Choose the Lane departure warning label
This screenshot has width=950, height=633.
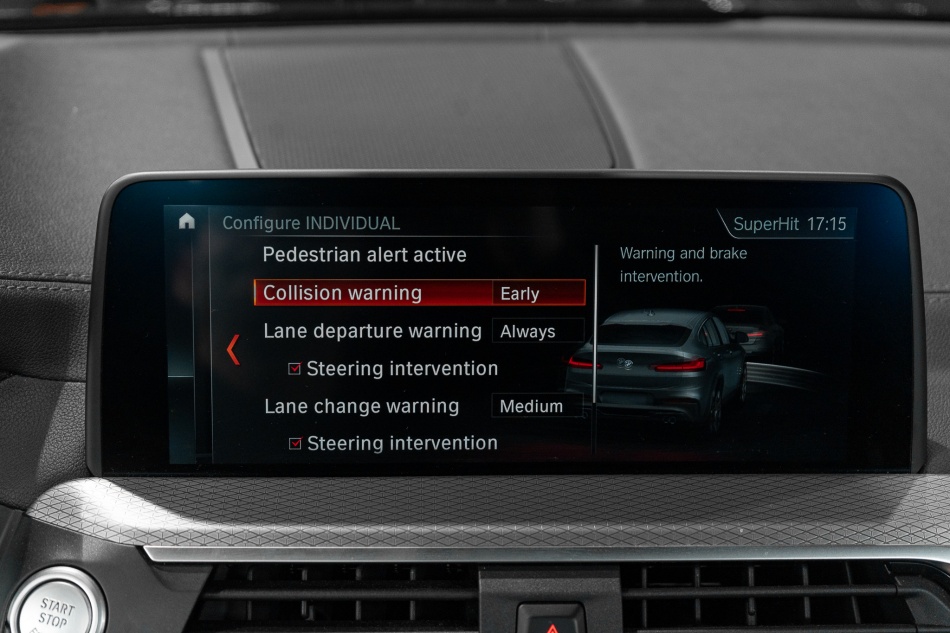point(372,331)
